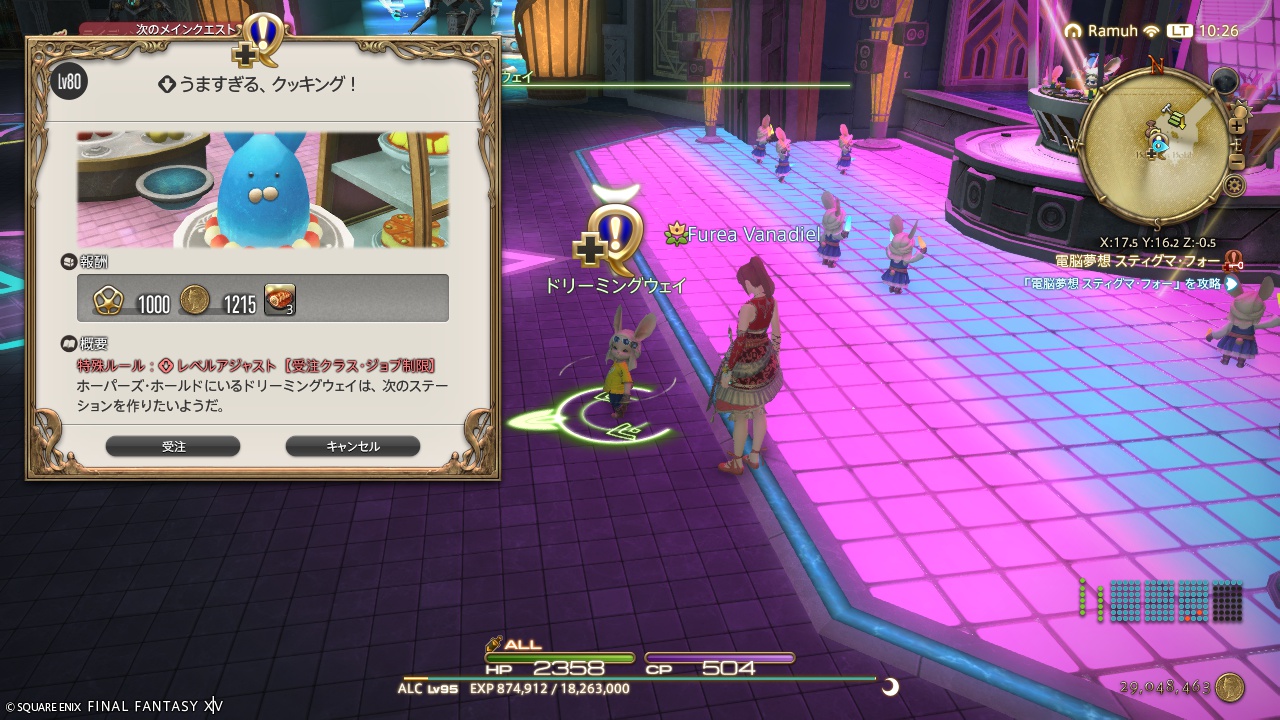Image resolution: width=1280 pixels, height=720 pixels.
Task: Click the LT local time icon
Action: [1179, 30]
